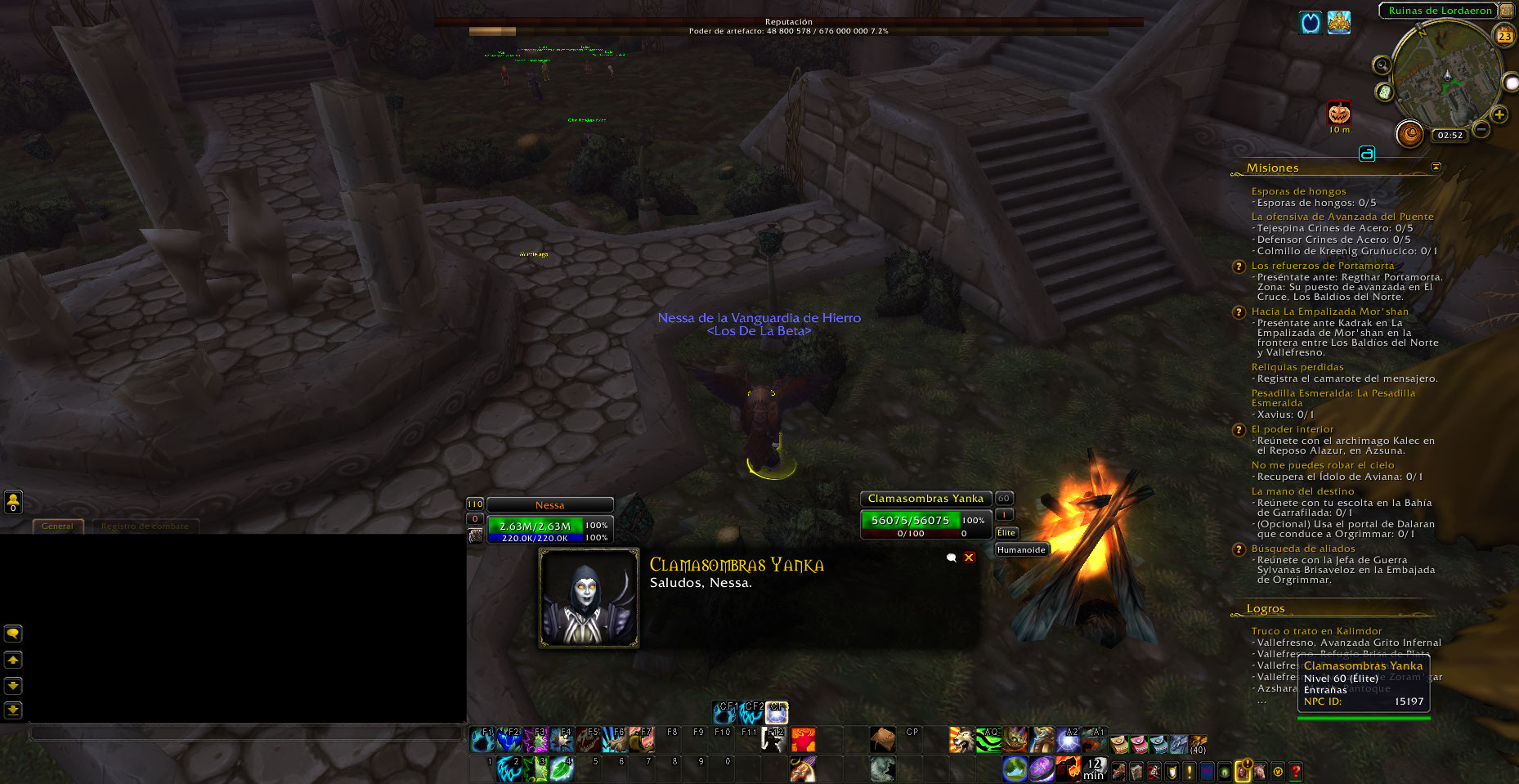Screen dimensions: 1519x784
Task: Zoom out the minimap with the minus button
Action: pyautogui.click(x=1481, y=128)
